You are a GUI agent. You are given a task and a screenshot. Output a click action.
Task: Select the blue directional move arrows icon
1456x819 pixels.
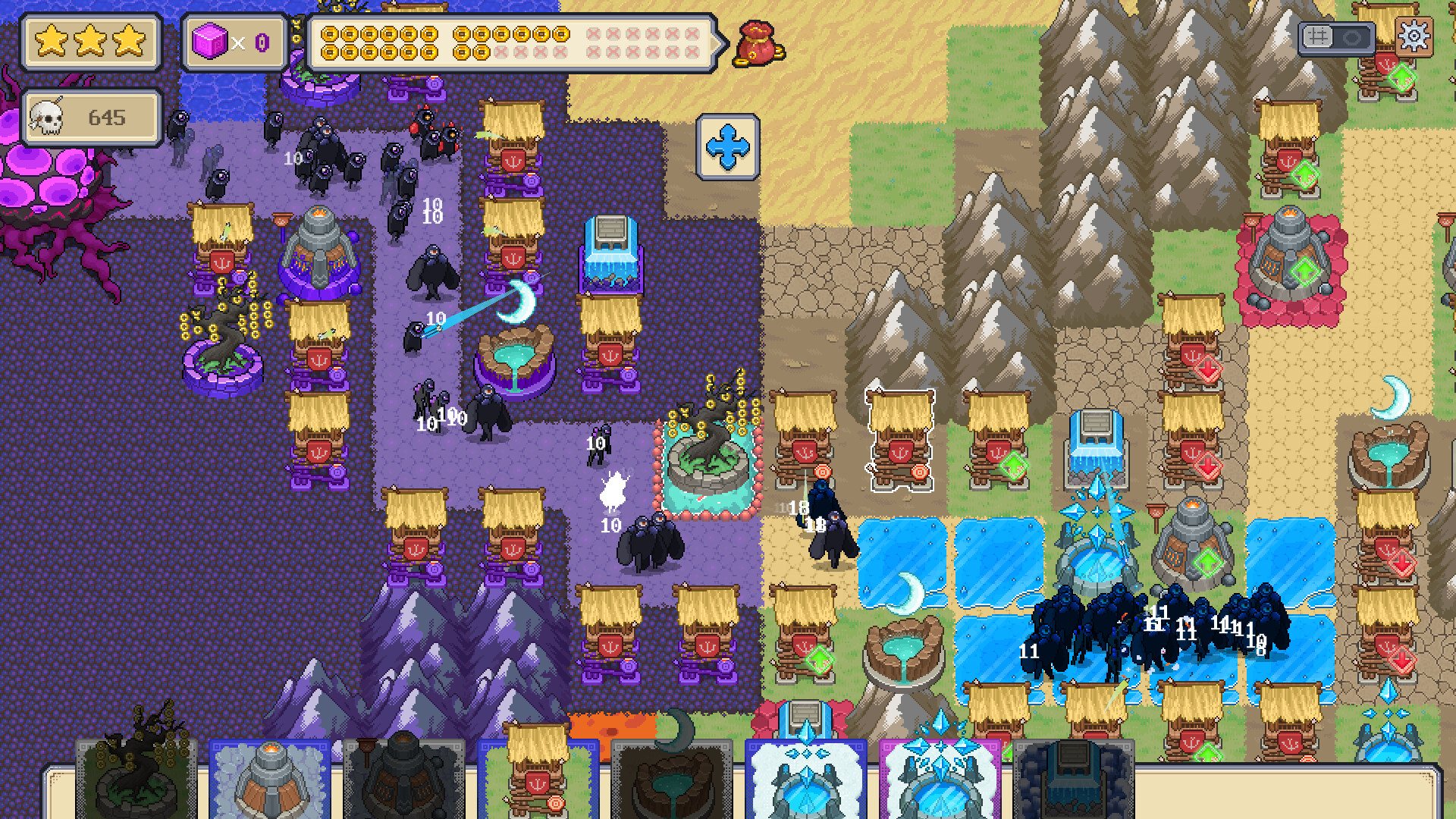(730, 146)
